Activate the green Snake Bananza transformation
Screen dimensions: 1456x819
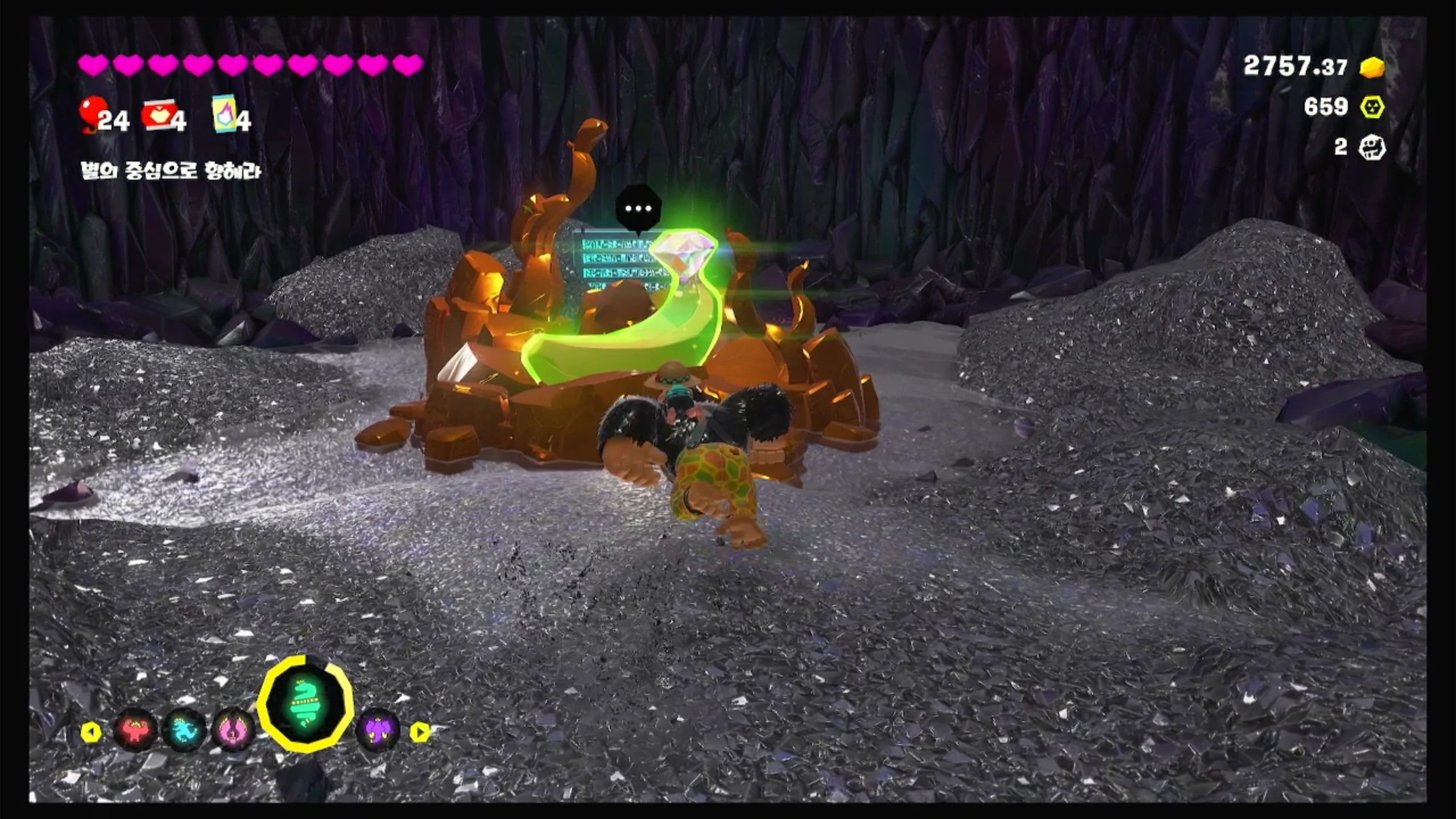(305, 704)
